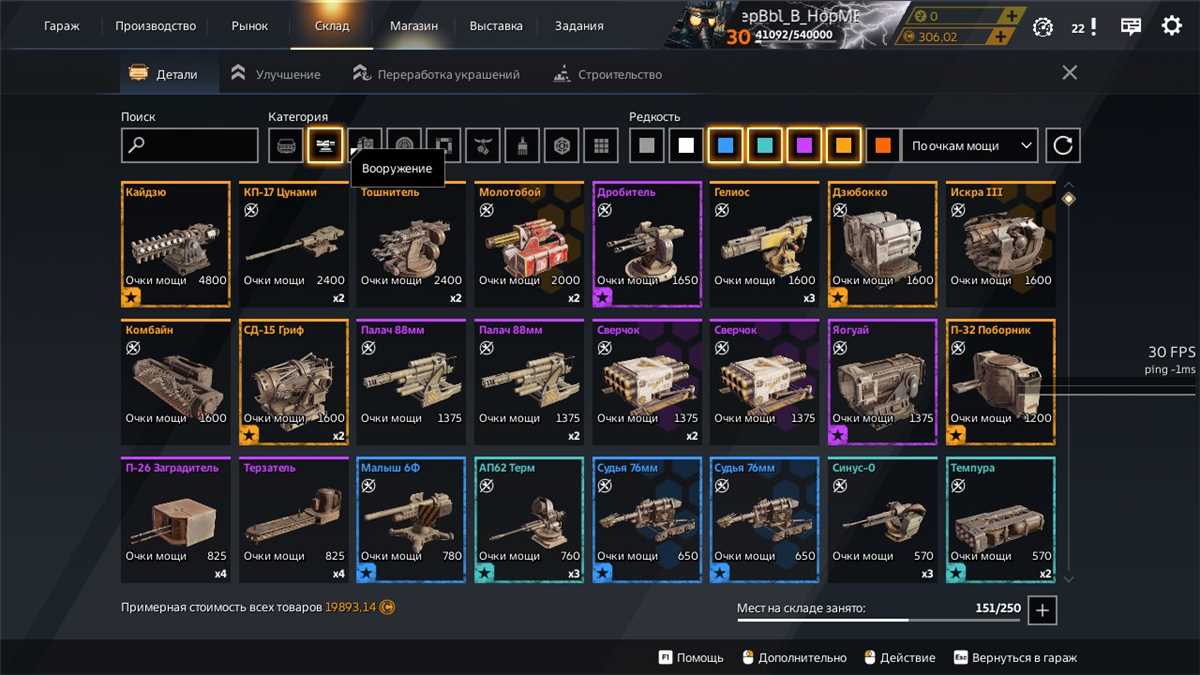Open the Задания menu

pyautogui.click(x=579, y=26)
